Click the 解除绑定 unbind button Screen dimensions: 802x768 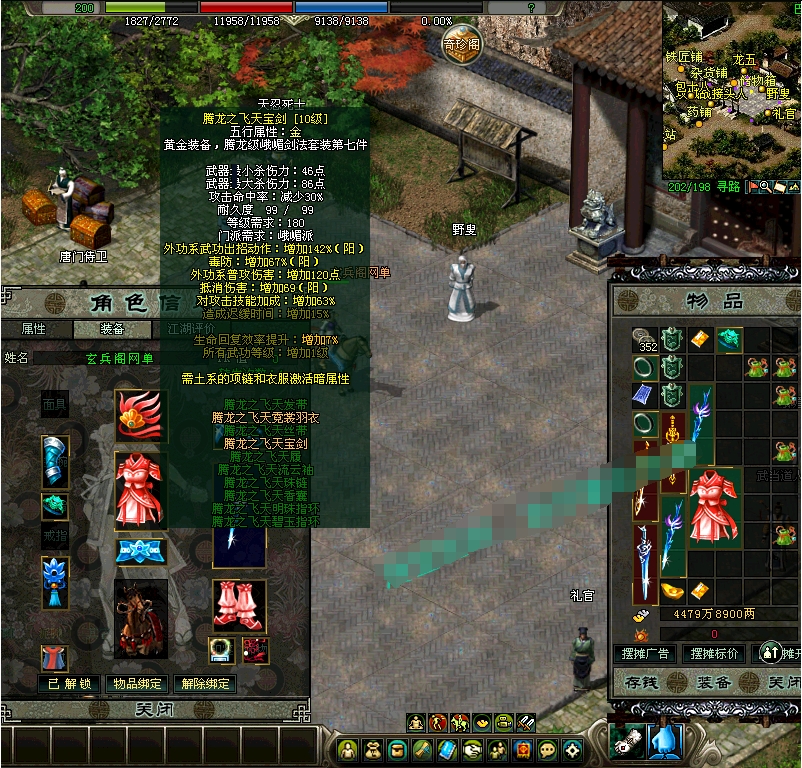[205, 684]
